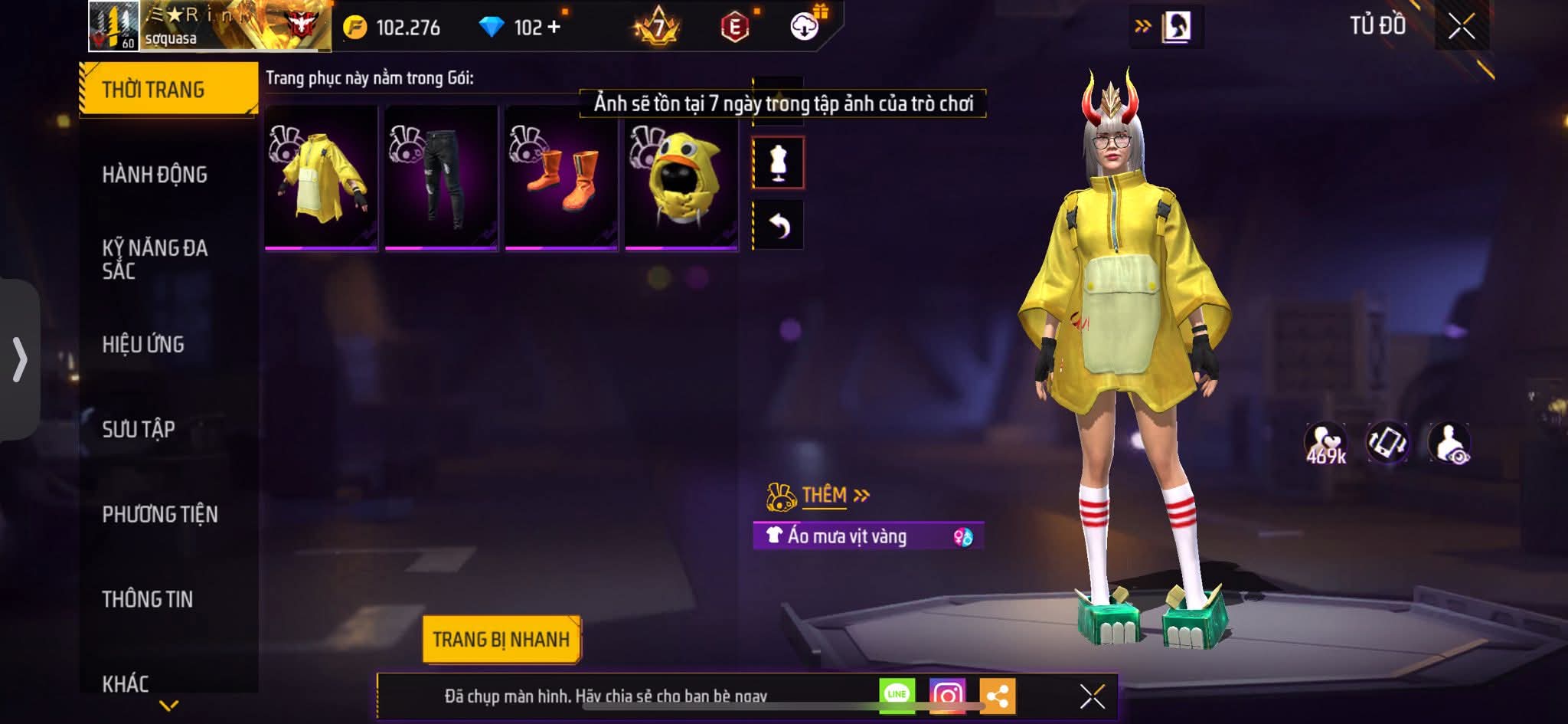Open the cloud download icon with gift badge
Viewport: 1568px width, 724px height.
[x=802, y=29]
